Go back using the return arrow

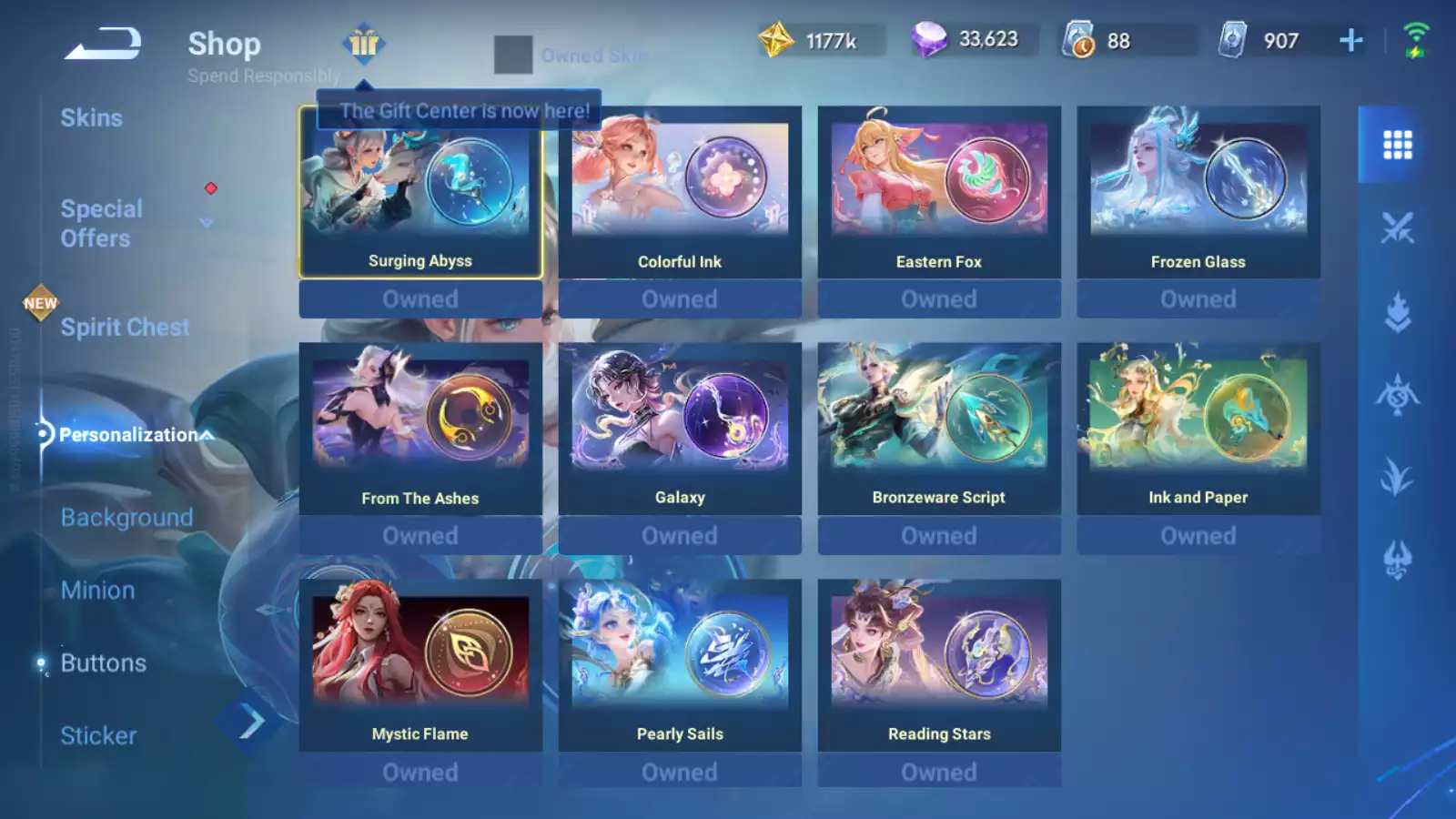tap(103, 44)
